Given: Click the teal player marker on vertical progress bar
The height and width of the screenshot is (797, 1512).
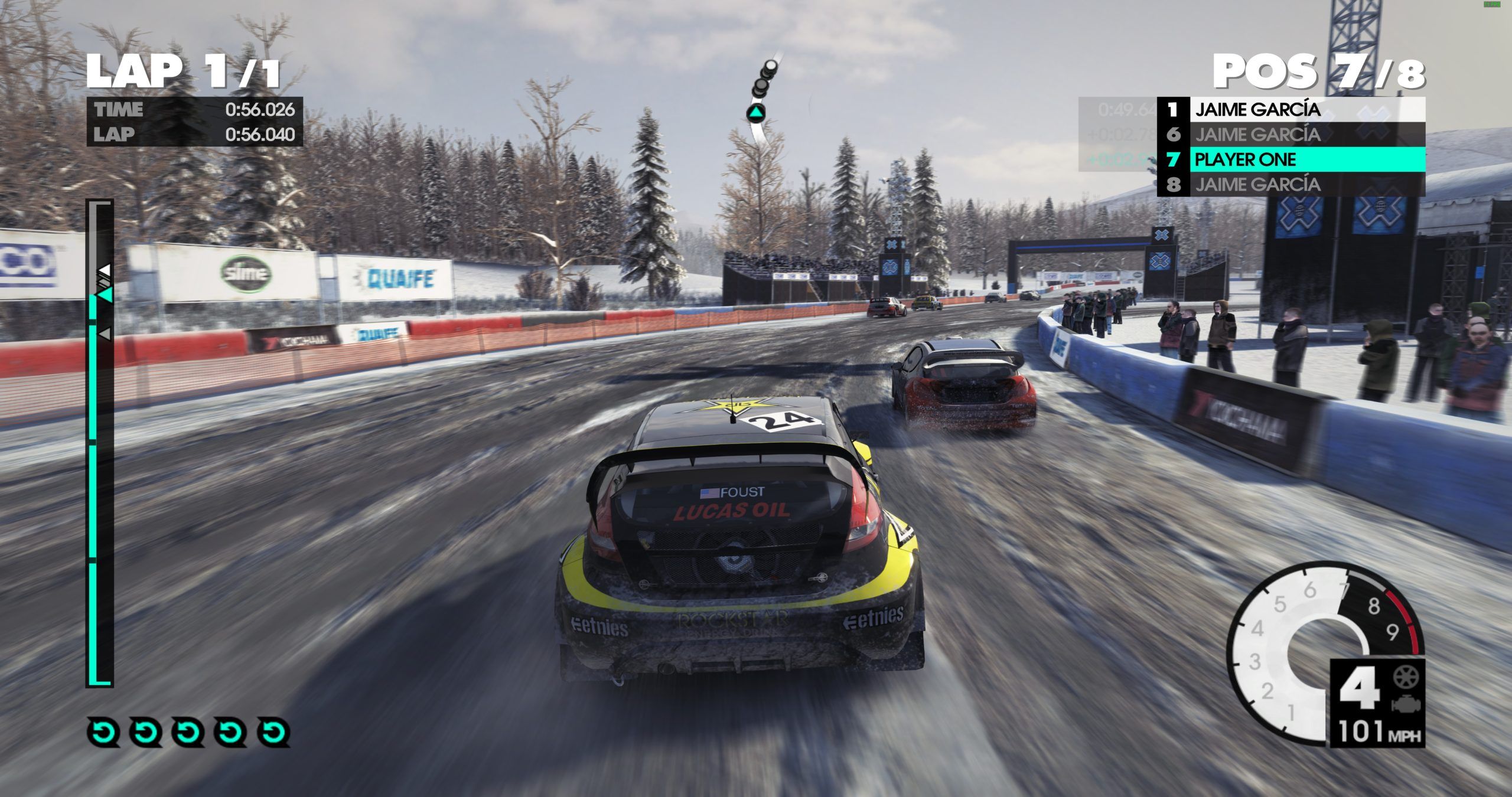Looking at the screenshot, I should point(105,294).
